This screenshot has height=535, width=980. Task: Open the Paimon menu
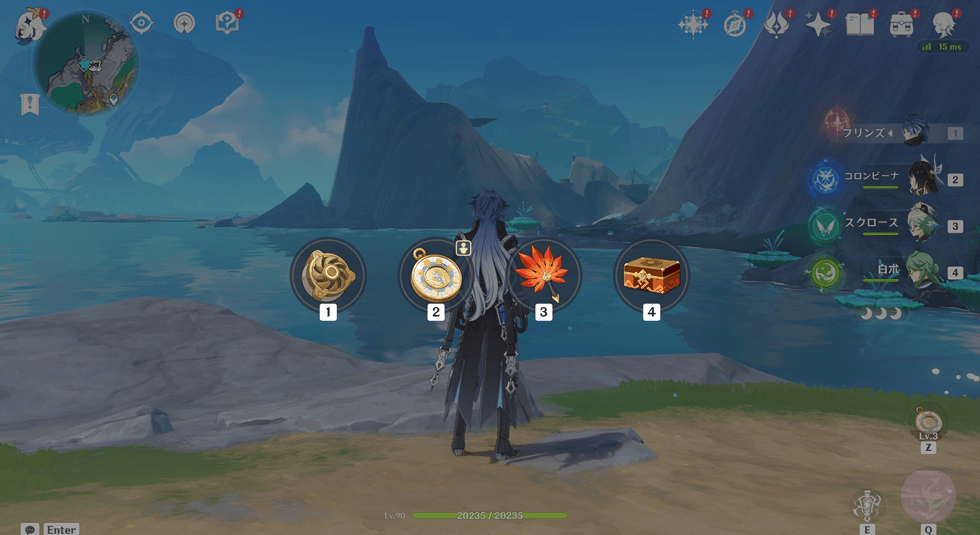point(28,26)
